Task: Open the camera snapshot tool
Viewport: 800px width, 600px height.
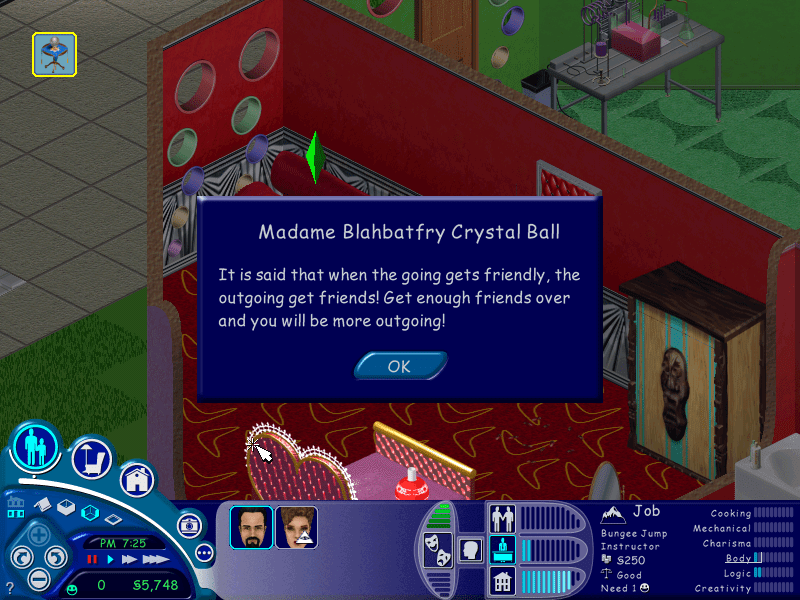Action: pos(186,525)
